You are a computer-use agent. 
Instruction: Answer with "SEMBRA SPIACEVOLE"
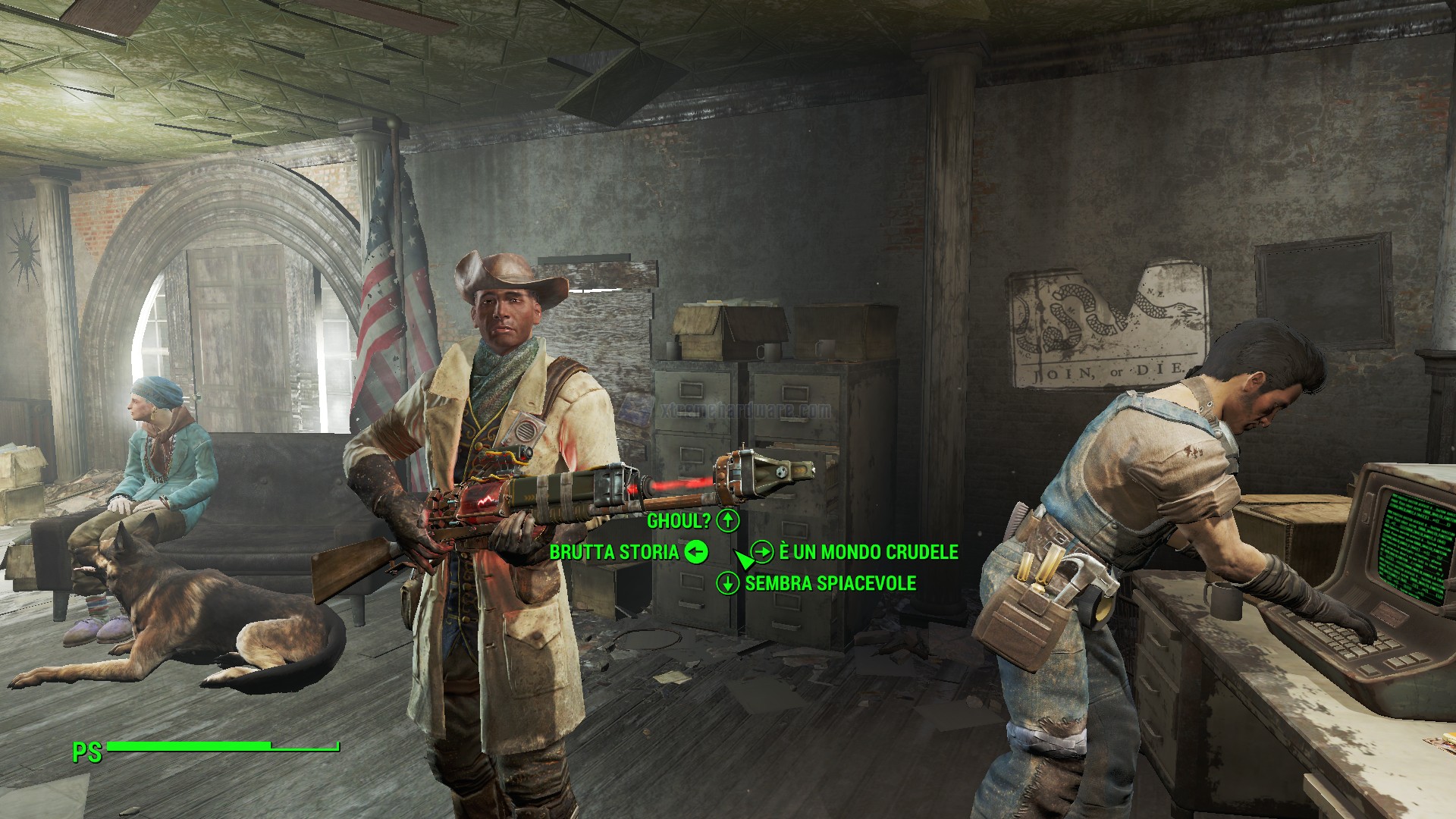[830, 583]
